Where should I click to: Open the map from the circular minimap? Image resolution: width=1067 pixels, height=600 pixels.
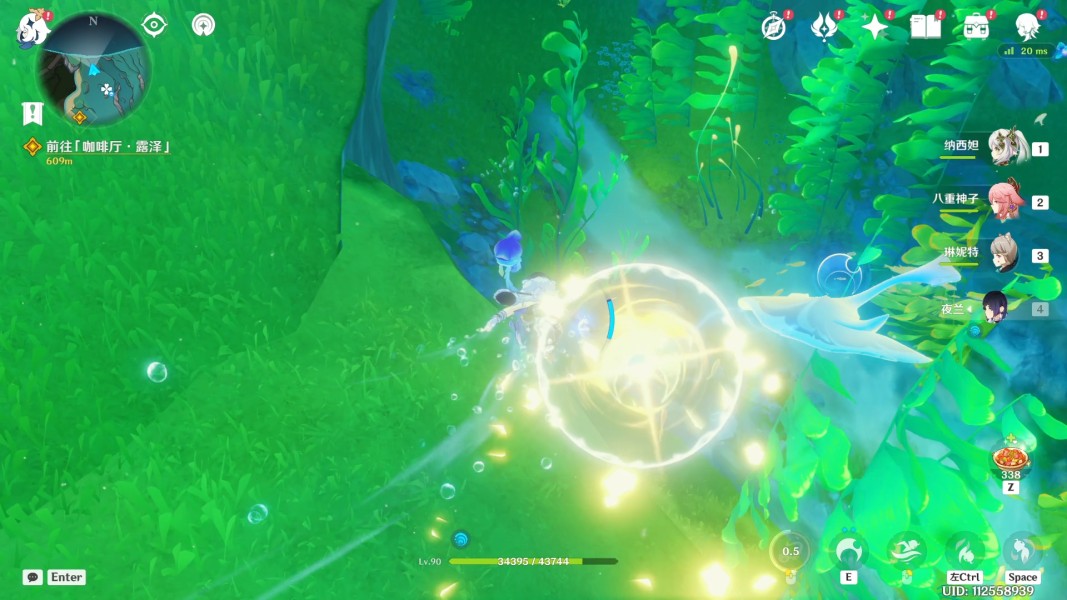point(94,69)
